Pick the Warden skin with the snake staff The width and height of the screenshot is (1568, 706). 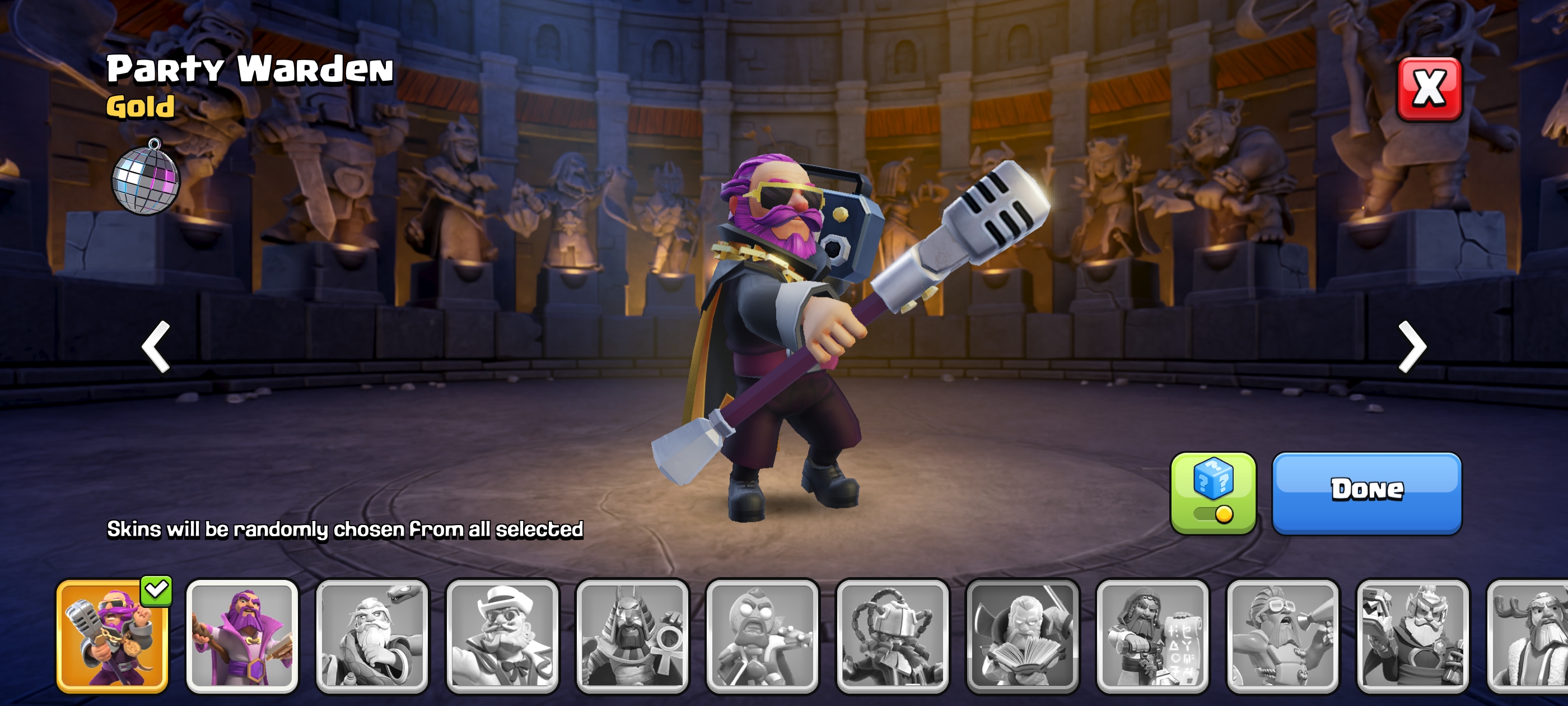click(372, 636)
